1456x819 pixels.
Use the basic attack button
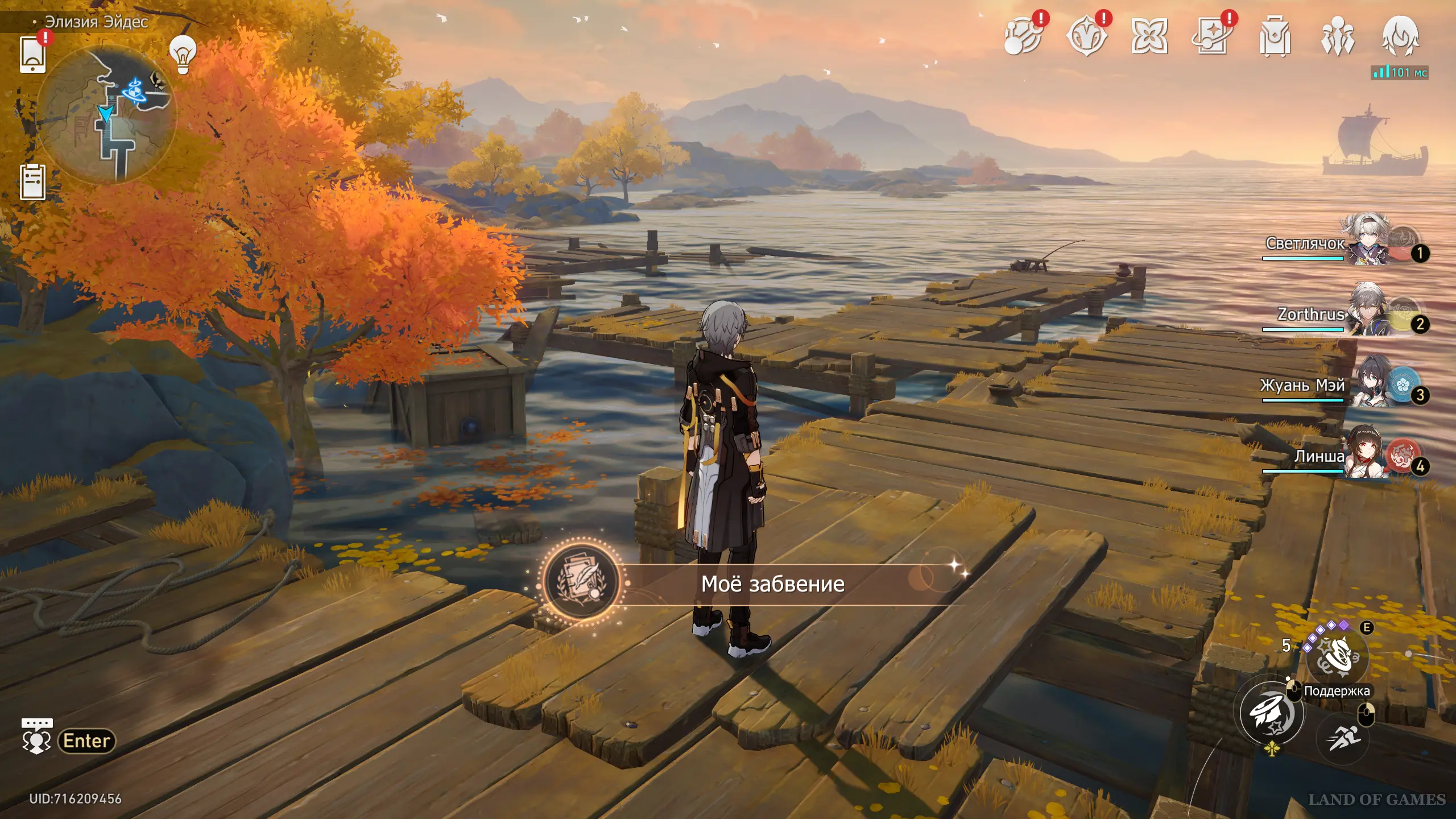(1272, 713)
